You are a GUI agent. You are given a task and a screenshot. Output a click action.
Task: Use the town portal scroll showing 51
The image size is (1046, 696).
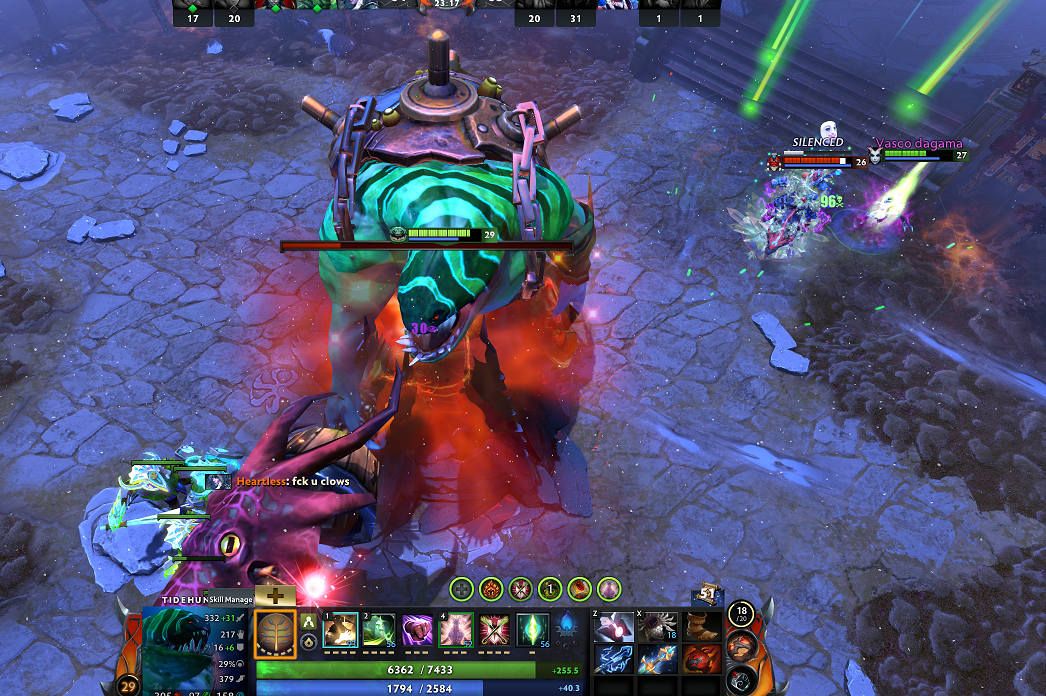(x=709, y=594)
